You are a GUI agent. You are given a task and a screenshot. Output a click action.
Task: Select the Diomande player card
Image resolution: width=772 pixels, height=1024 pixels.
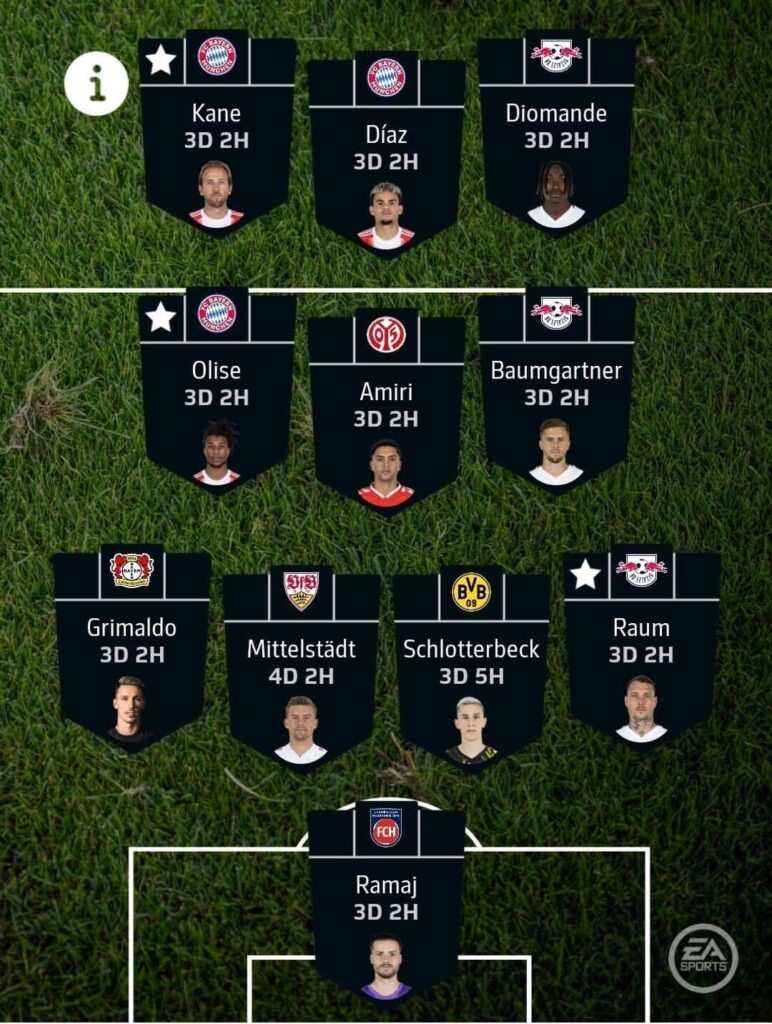pos(556,140)
